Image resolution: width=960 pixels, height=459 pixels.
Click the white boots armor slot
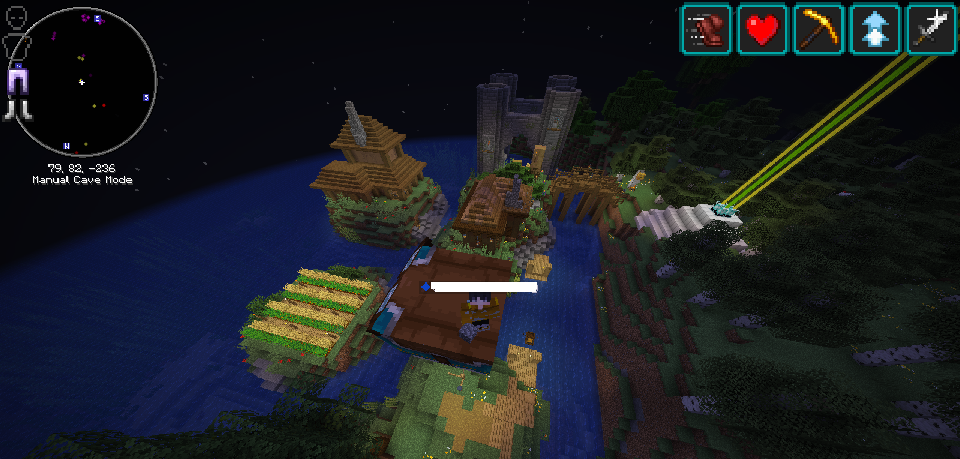tap(16, 109)
